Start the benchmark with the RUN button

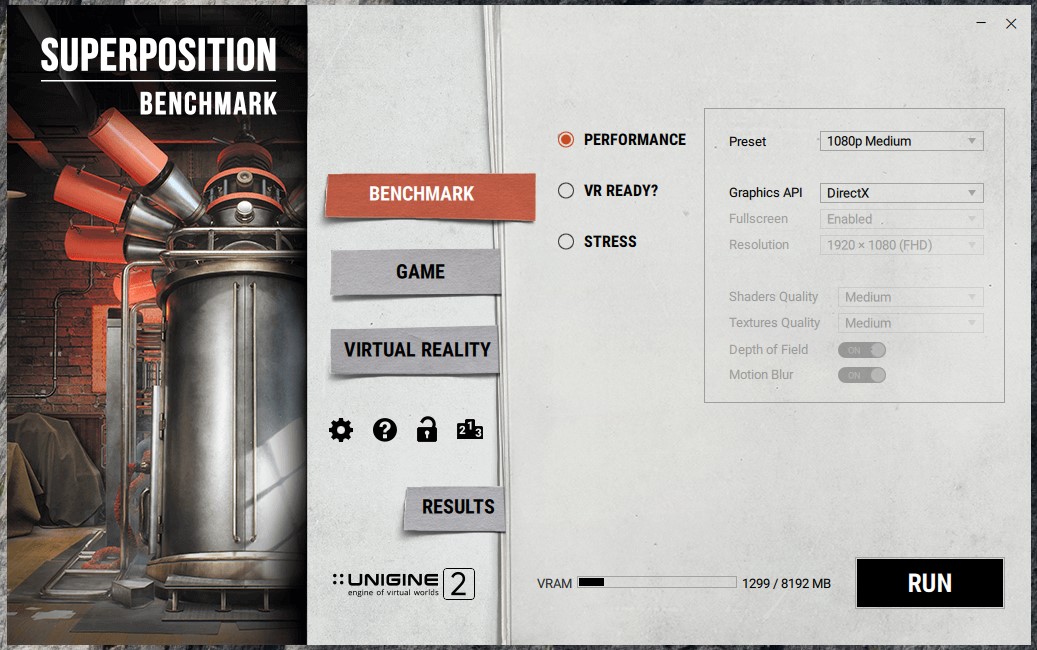(x=929, y=583)
